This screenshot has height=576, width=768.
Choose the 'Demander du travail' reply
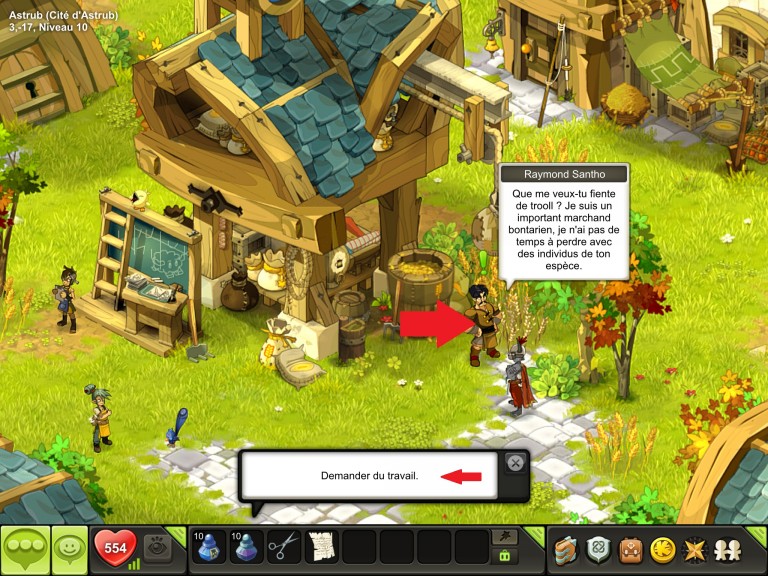click(370, 476)
